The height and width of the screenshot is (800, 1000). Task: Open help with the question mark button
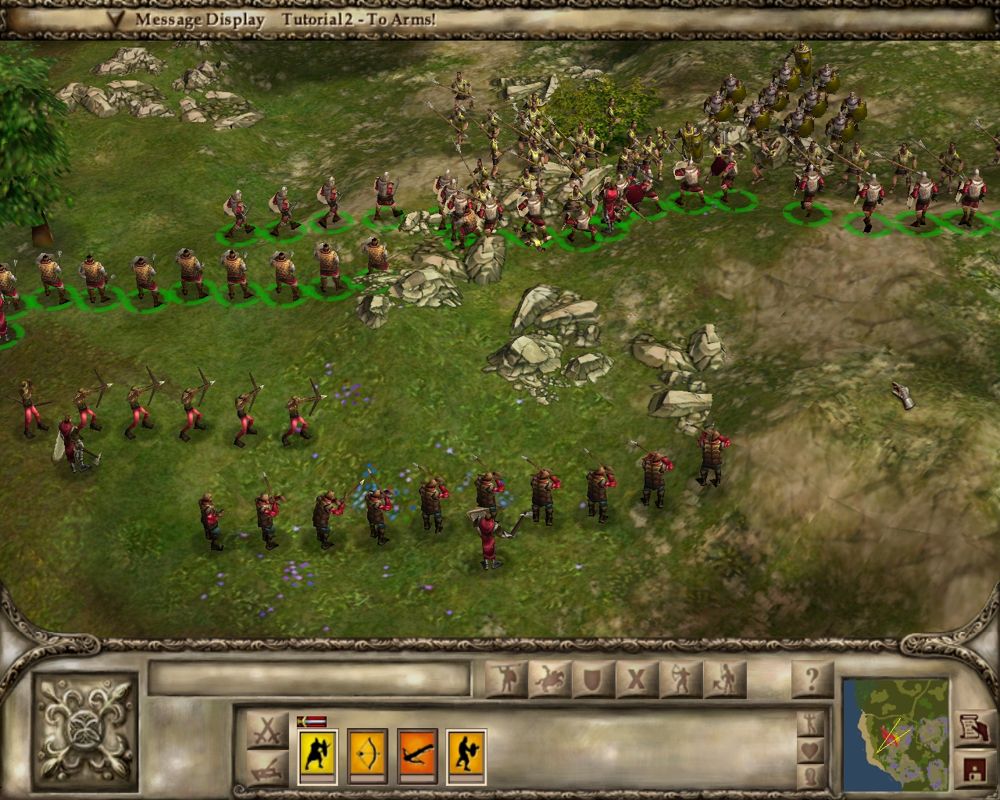click(812, 680)
